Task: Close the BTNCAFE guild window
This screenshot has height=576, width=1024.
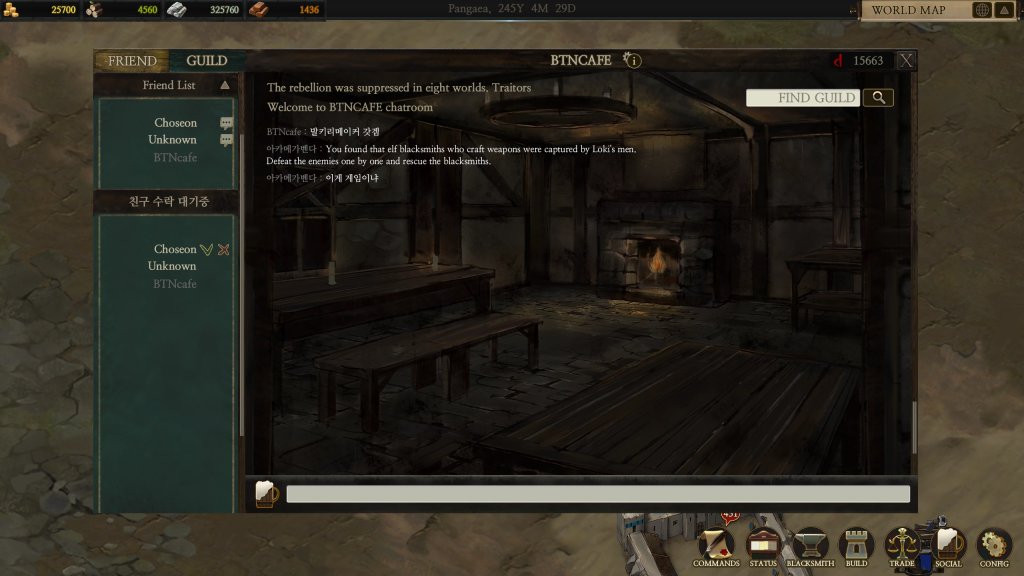Action: (906, 61)
